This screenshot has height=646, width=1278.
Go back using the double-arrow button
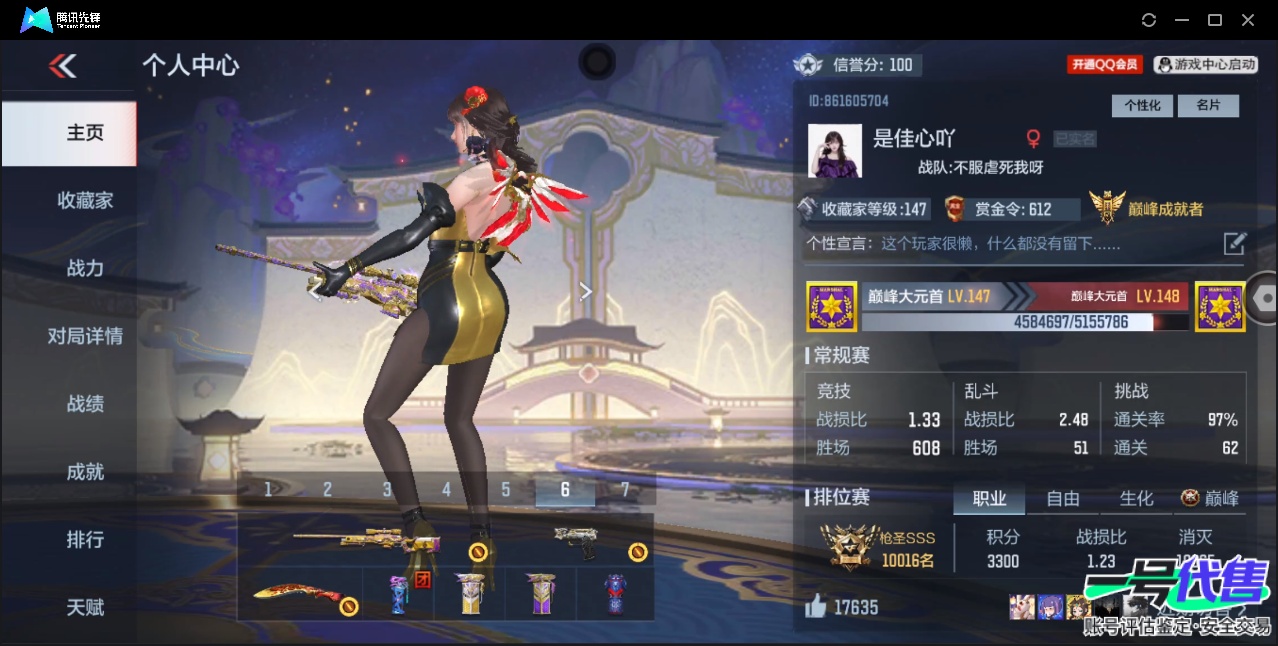coord(63,66)
